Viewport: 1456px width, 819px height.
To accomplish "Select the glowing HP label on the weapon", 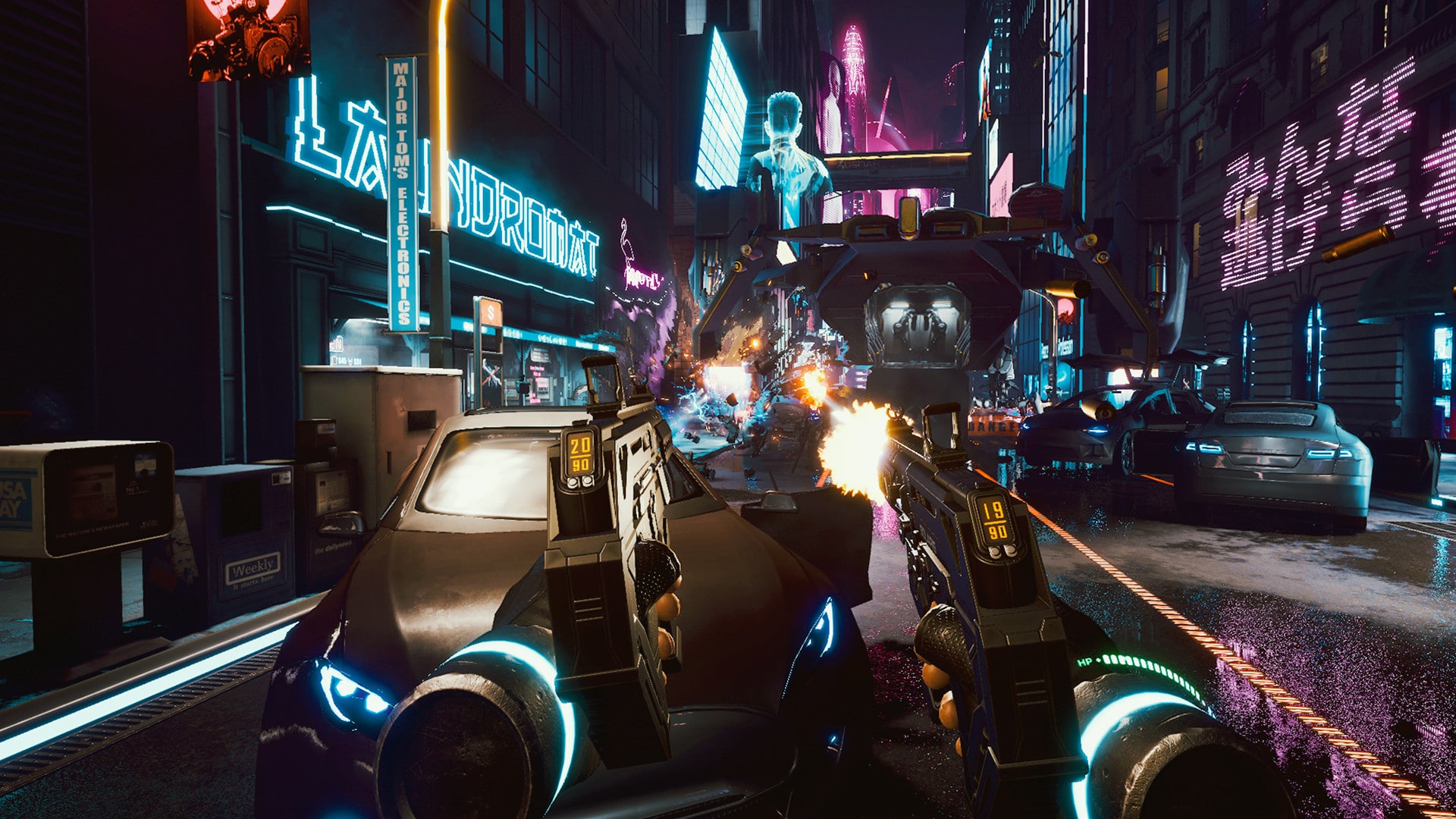I will click(x=1086, y=660).
